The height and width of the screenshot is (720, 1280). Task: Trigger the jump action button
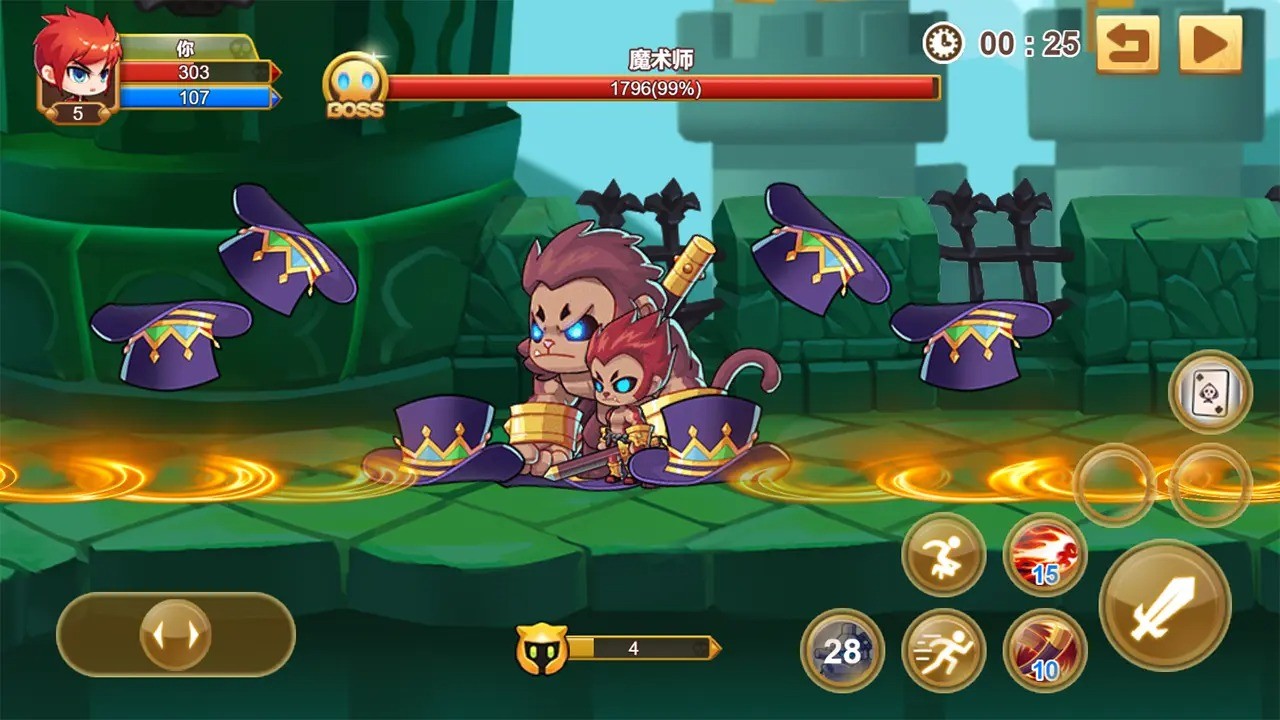[943, 554]
